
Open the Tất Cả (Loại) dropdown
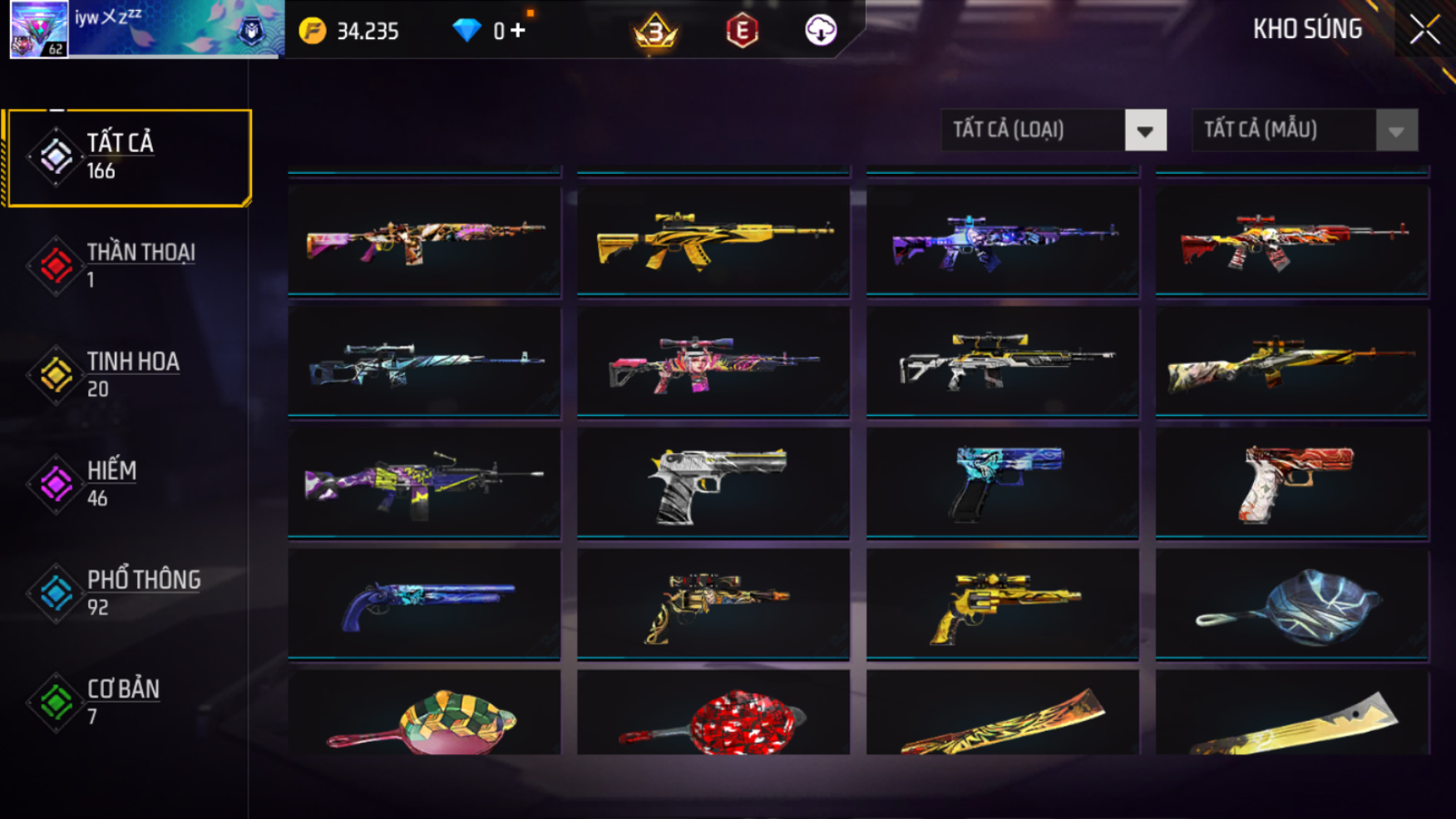pos(1054,131)
